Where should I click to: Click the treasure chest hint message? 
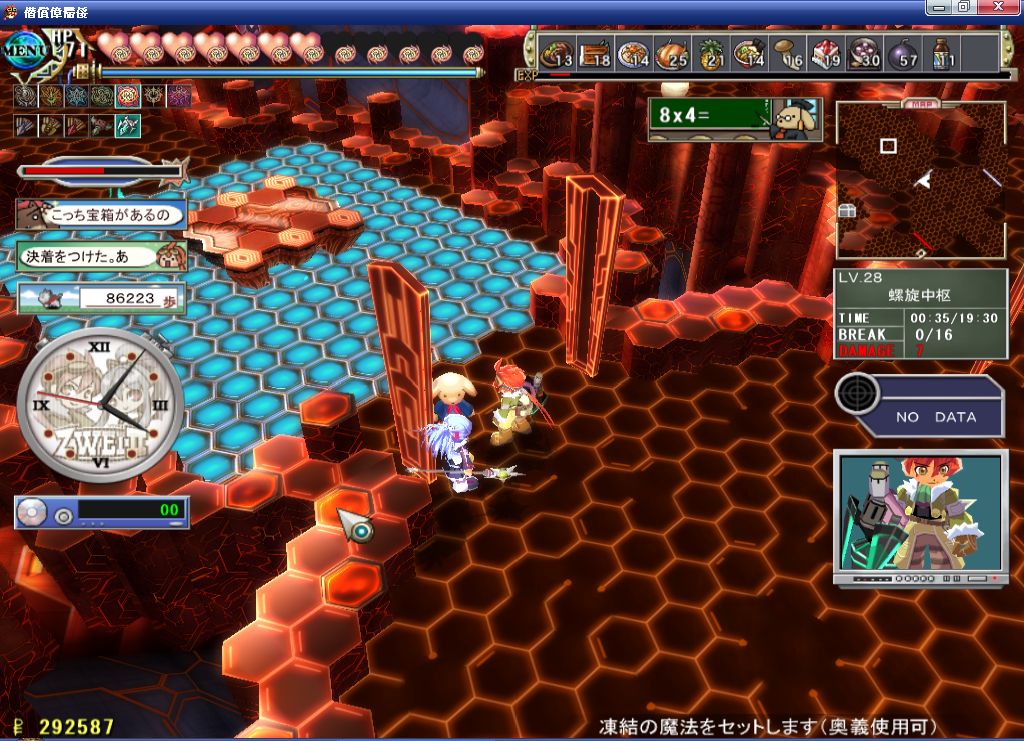pyautogui.click(x=101, y=214)
